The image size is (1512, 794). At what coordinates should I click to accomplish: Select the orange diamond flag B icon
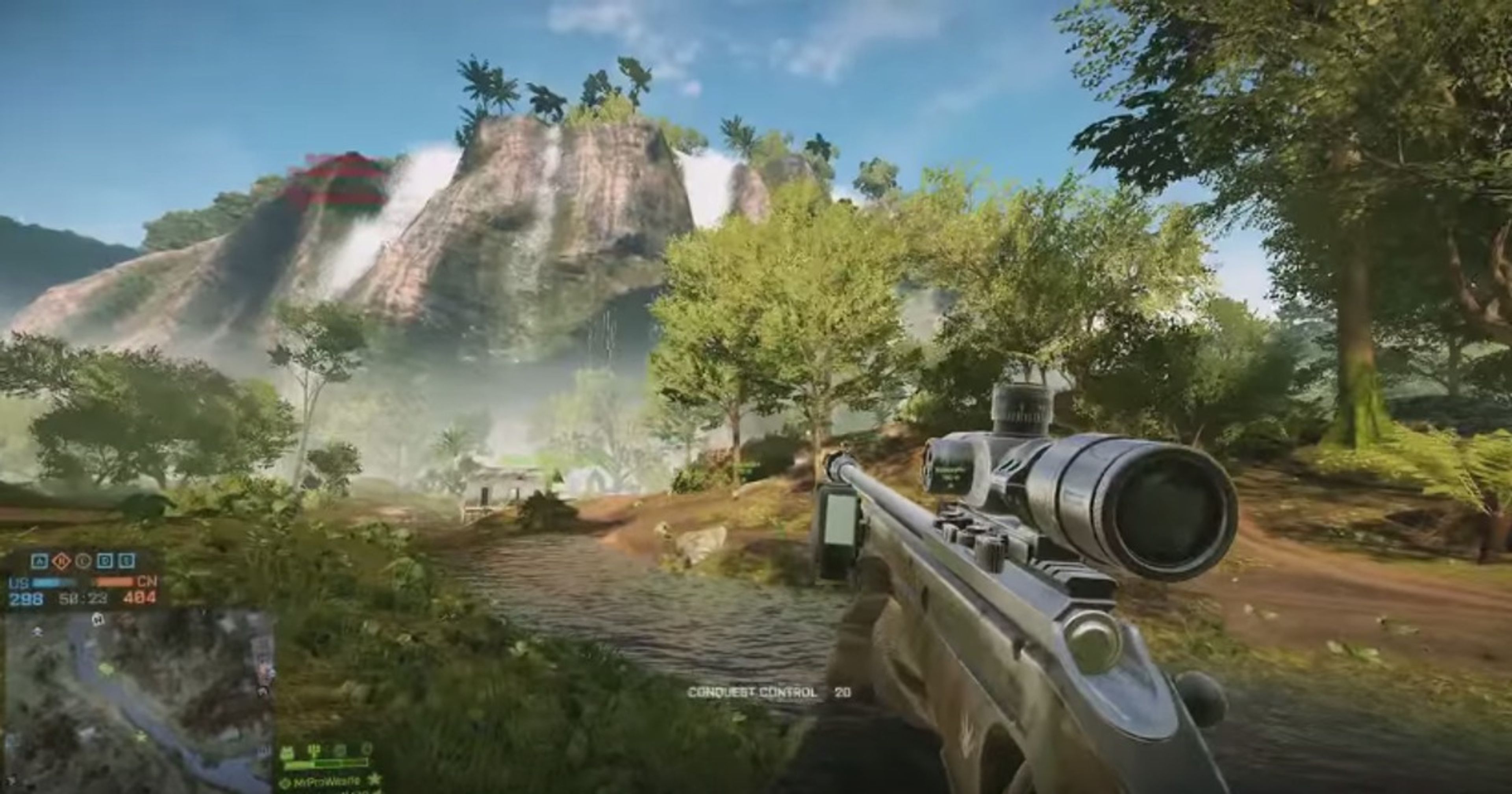pos(61,562)
